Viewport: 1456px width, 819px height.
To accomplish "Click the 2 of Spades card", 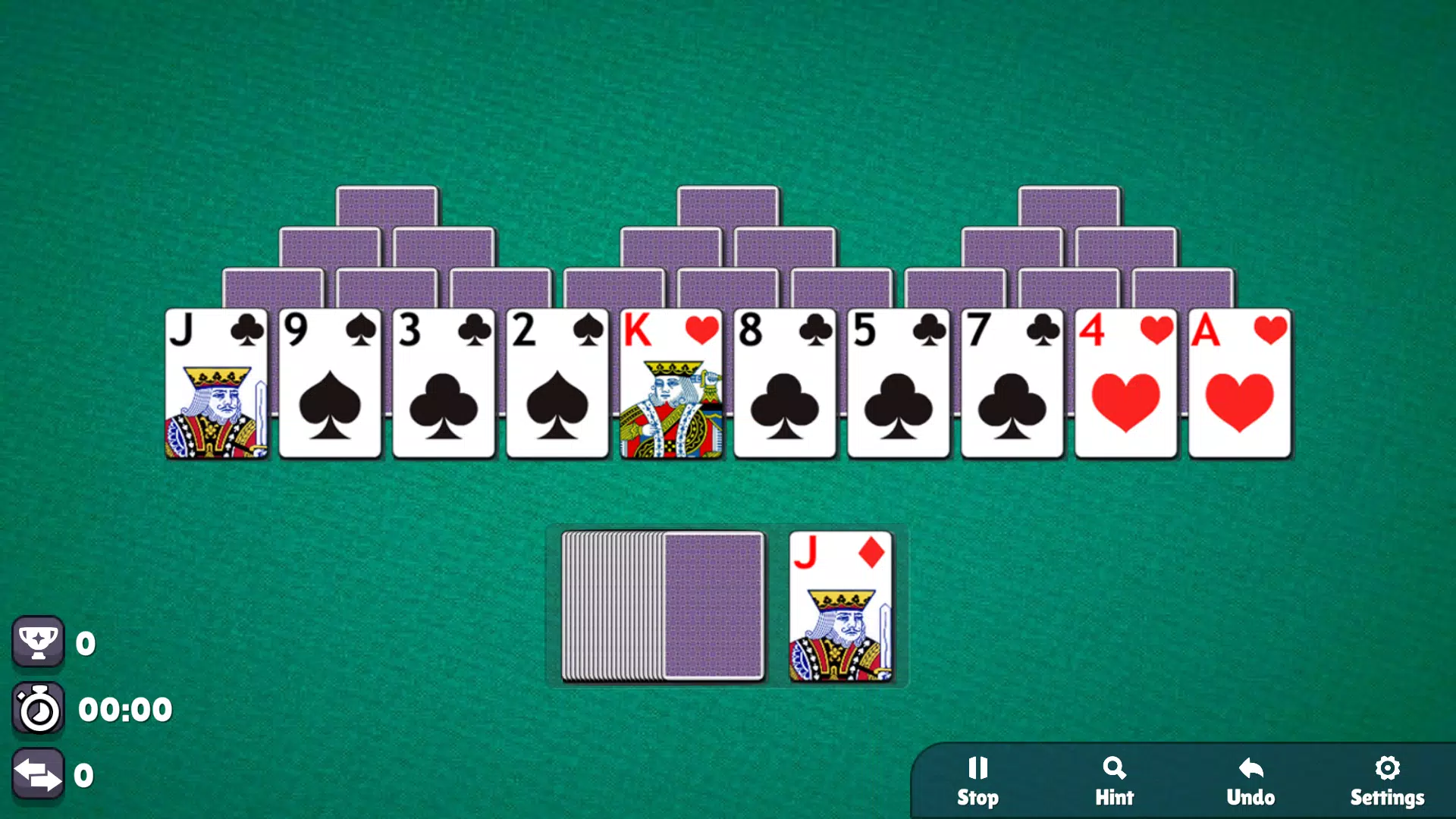I will [x=557, y=383].
